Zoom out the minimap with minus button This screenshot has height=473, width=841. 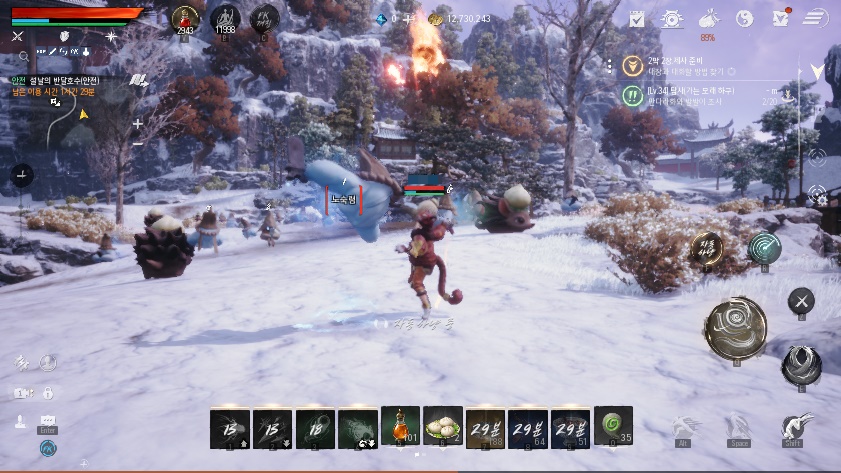[137, 143]
